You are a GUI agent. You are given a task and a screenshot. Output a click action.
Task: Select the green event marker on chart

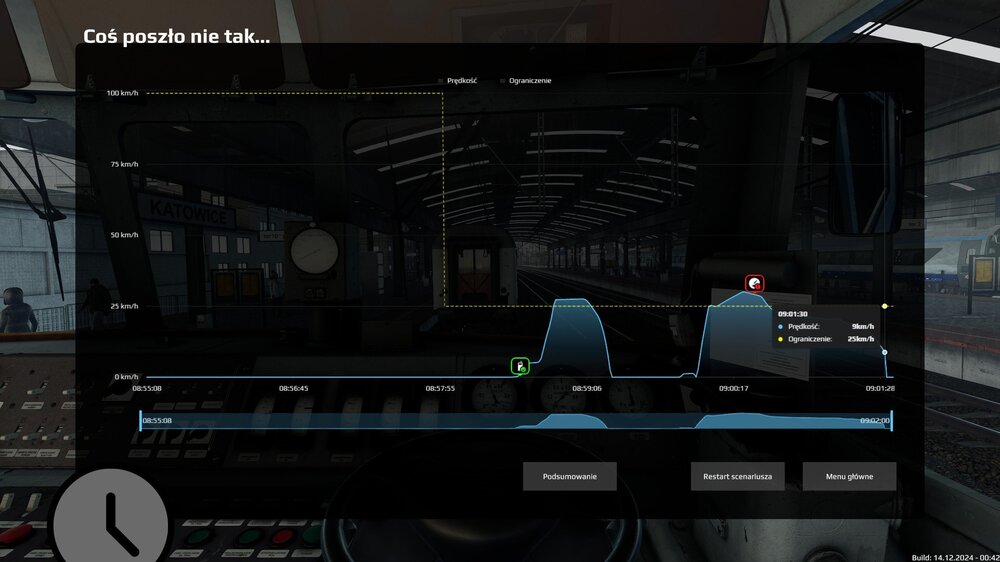(520, 366)
